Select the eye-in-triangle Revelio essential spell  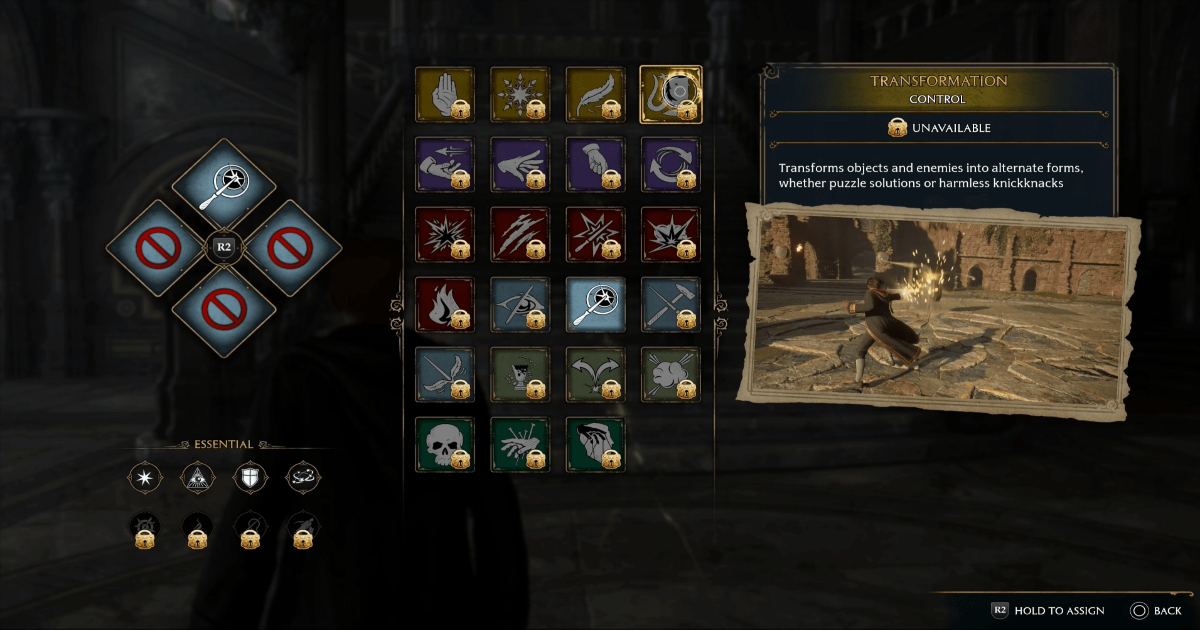point(198,478)
